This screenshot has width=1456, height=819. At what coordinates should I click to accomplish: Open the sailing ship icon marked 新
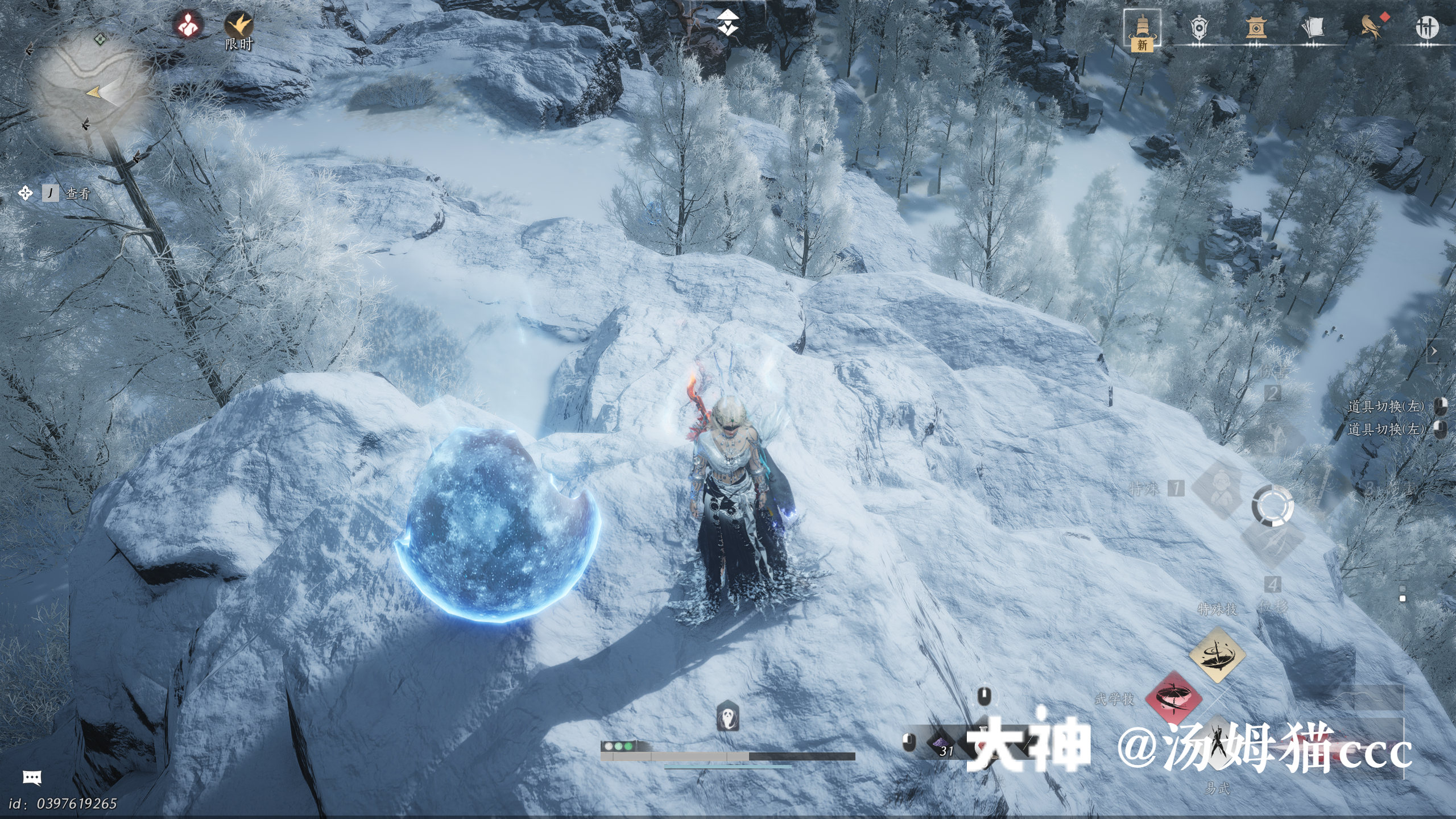(1141, 28)
